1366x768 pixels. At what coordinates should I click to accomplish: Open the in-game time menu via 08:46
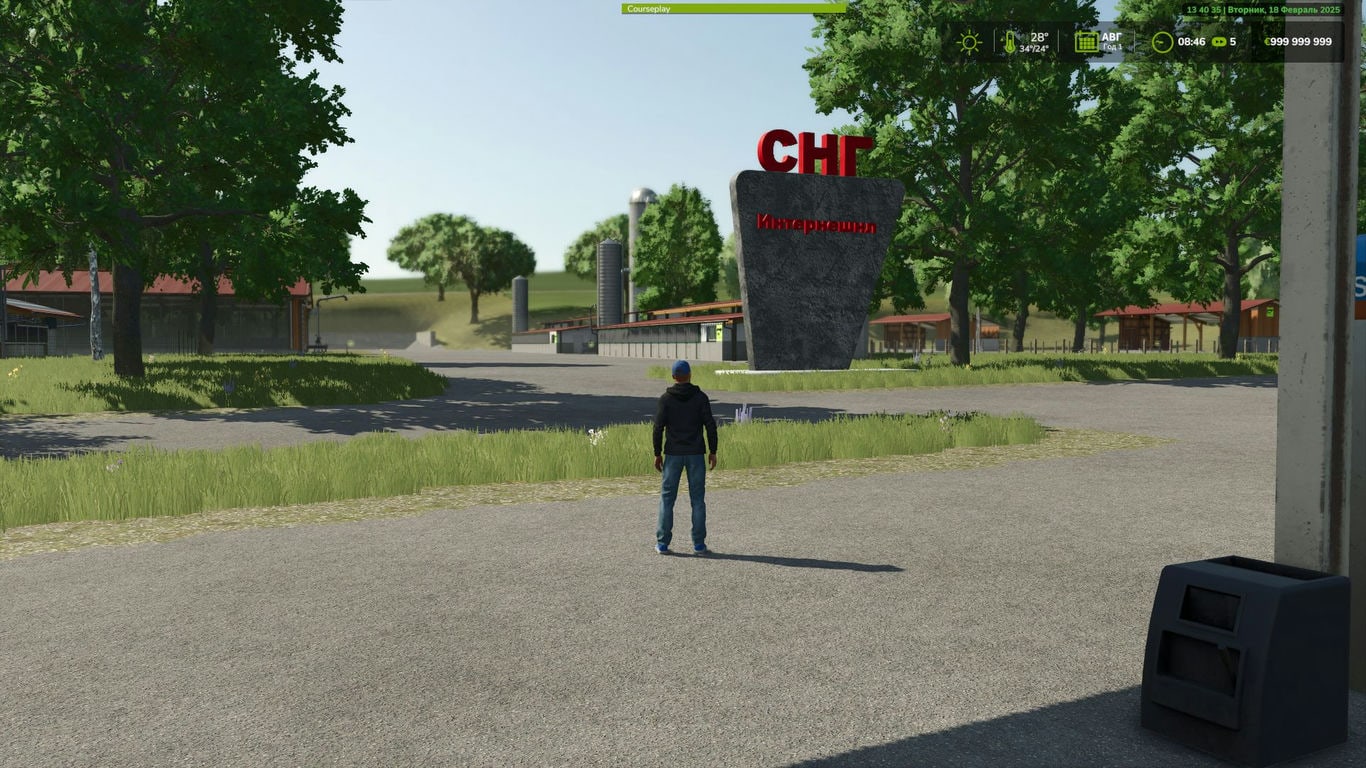(1191, 41)
